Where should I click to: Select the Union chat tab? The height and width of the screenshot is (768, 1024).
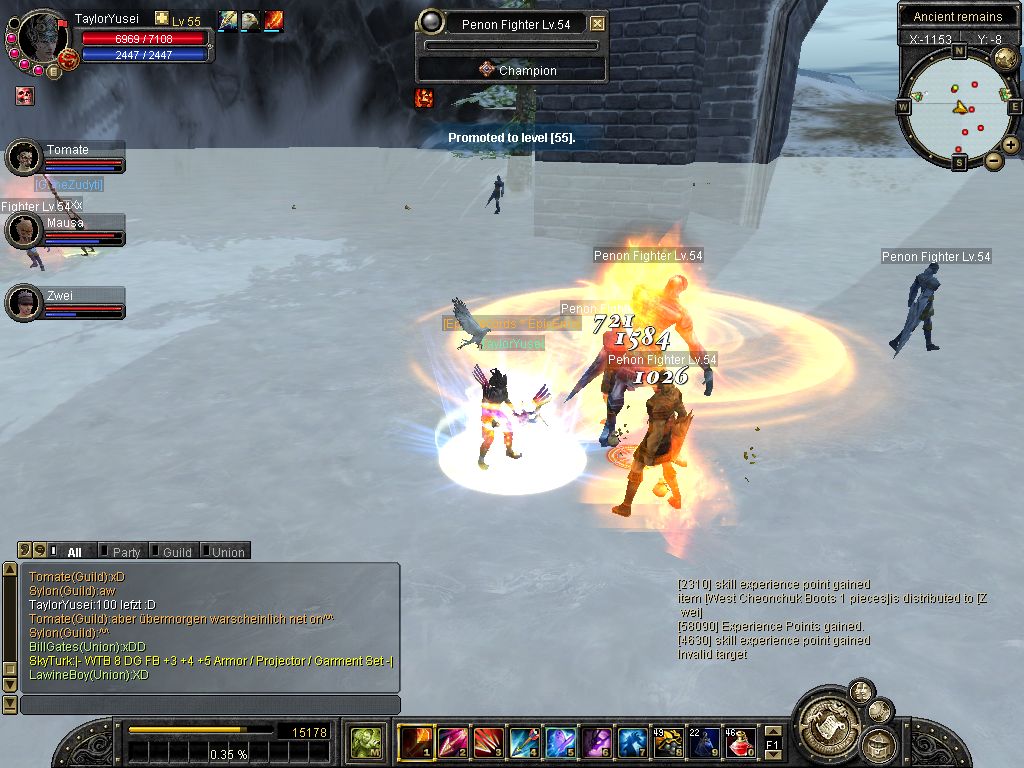(x=227, y=552)
